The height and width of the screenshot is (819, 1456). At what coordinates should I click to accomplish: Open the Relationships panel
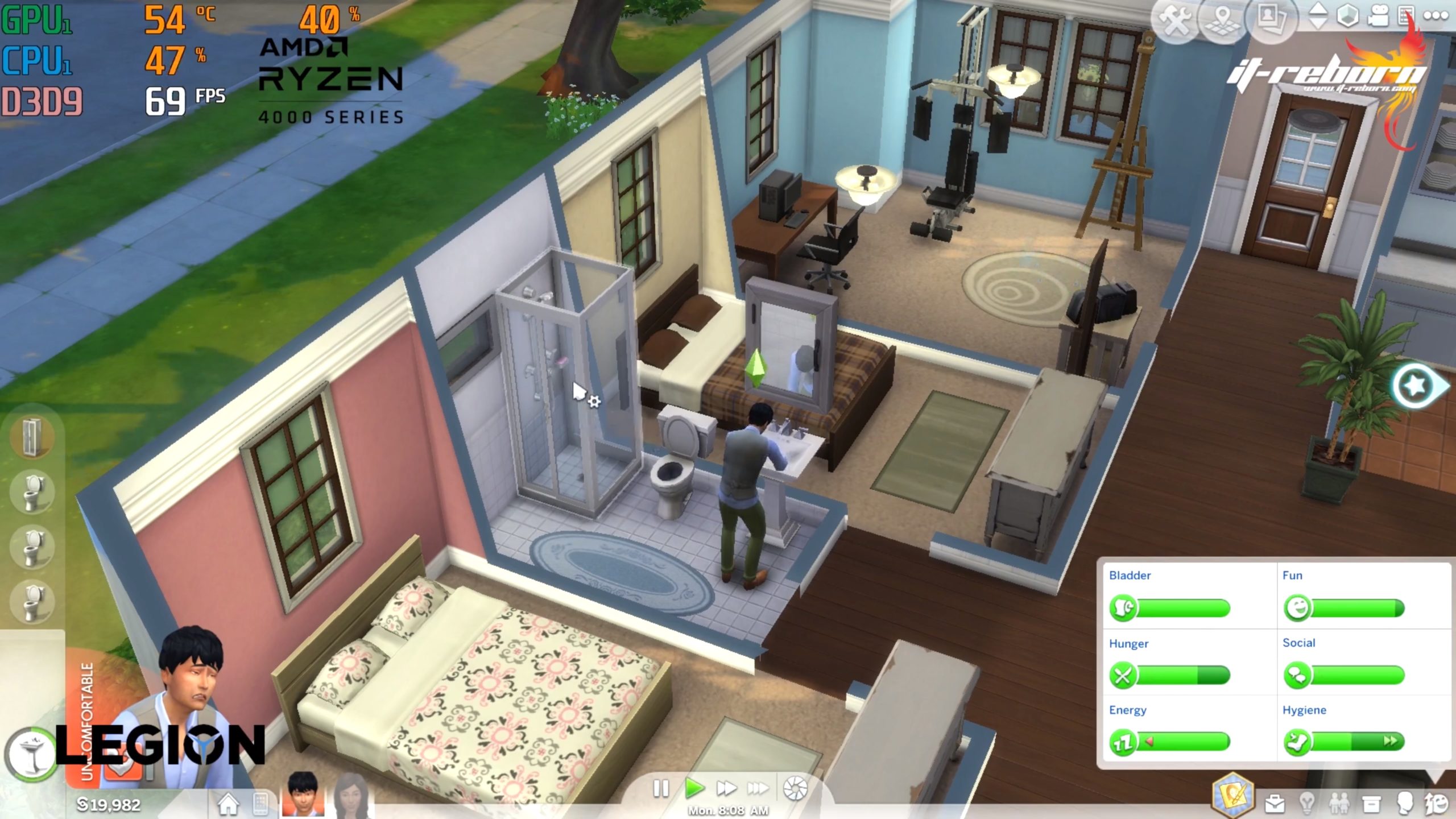pos(1338,804)
